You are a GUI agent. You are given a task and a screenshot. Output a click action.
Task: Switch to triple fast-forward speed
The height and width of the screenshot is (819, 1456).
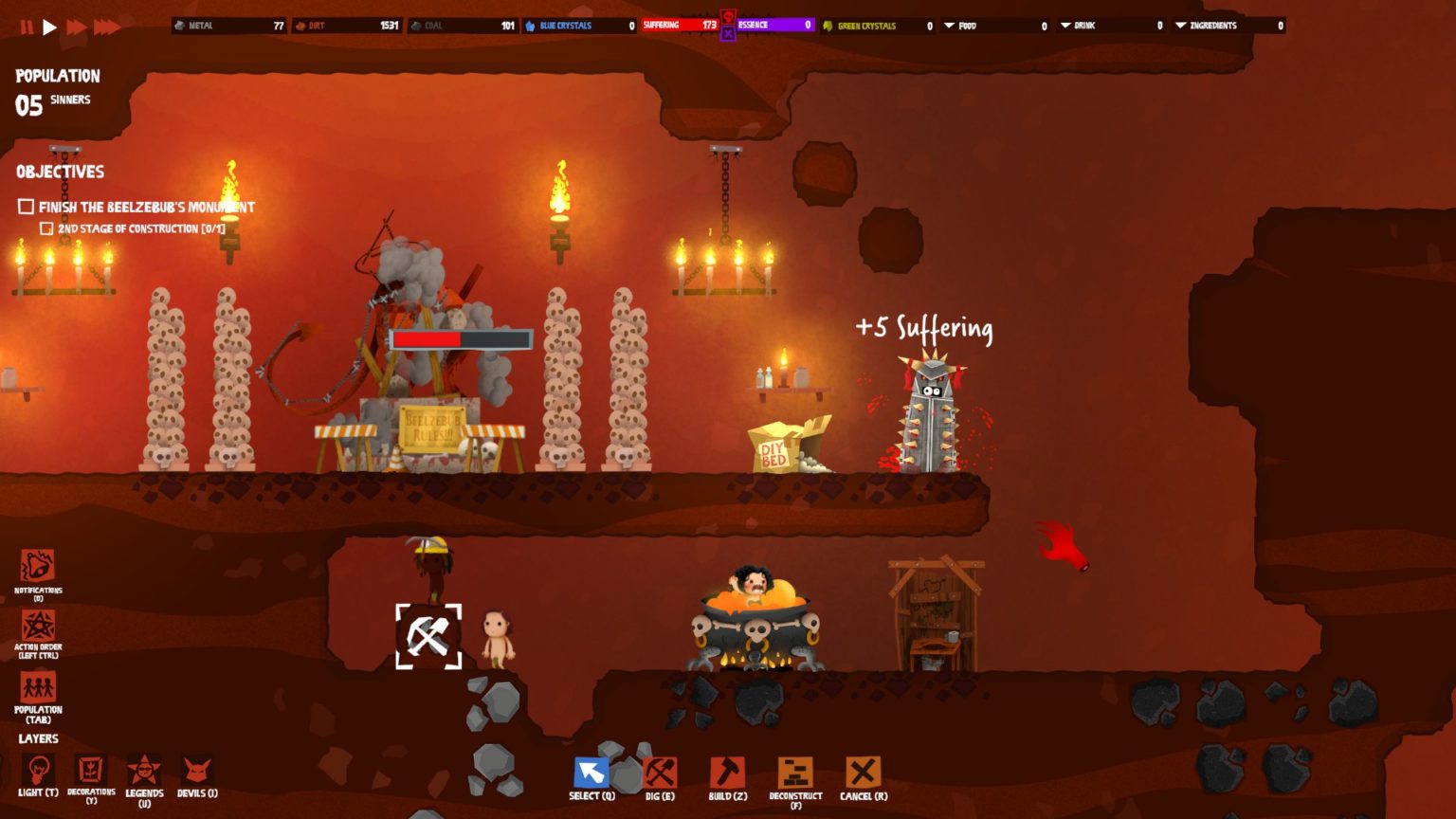point(106,27)
